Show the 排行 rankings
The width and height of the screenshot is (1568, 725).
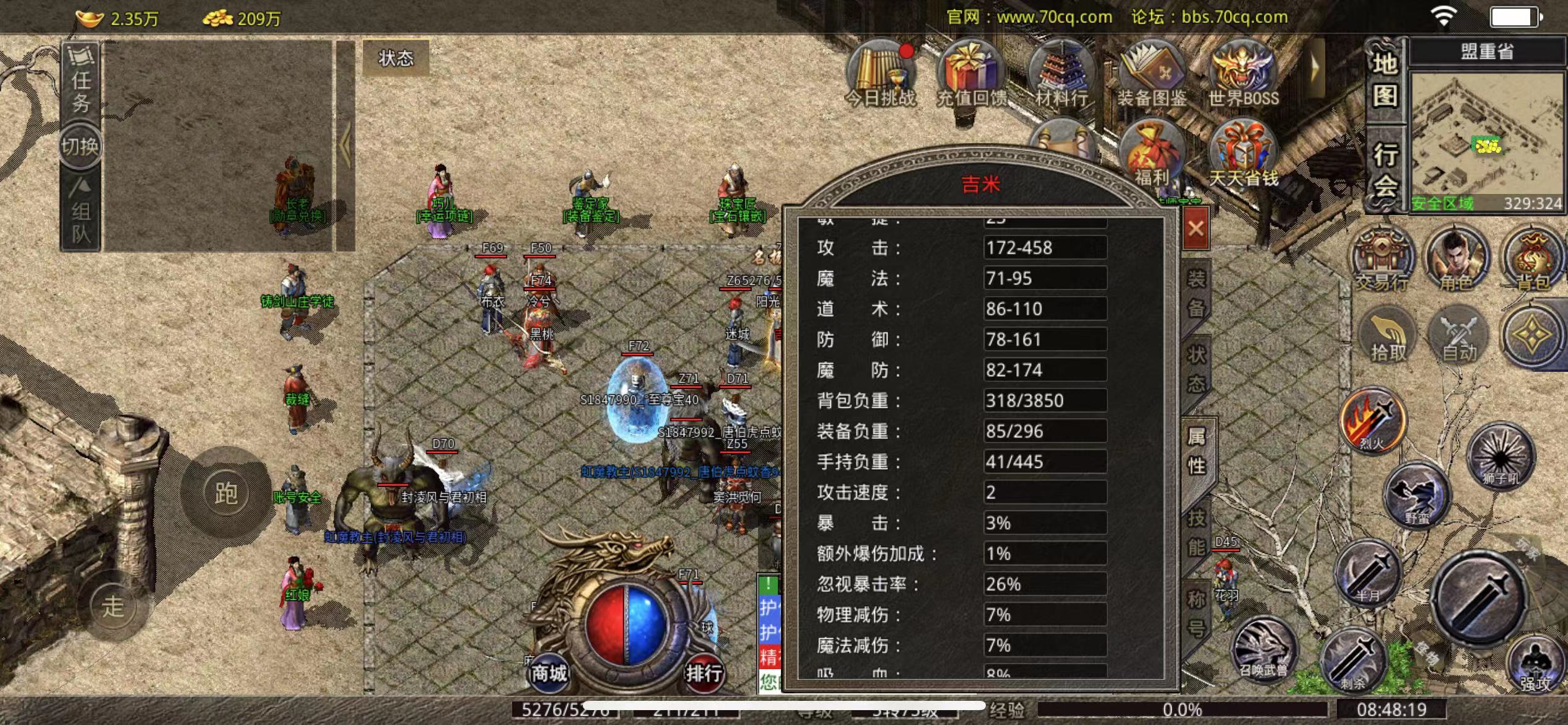(x=703, y=672)
